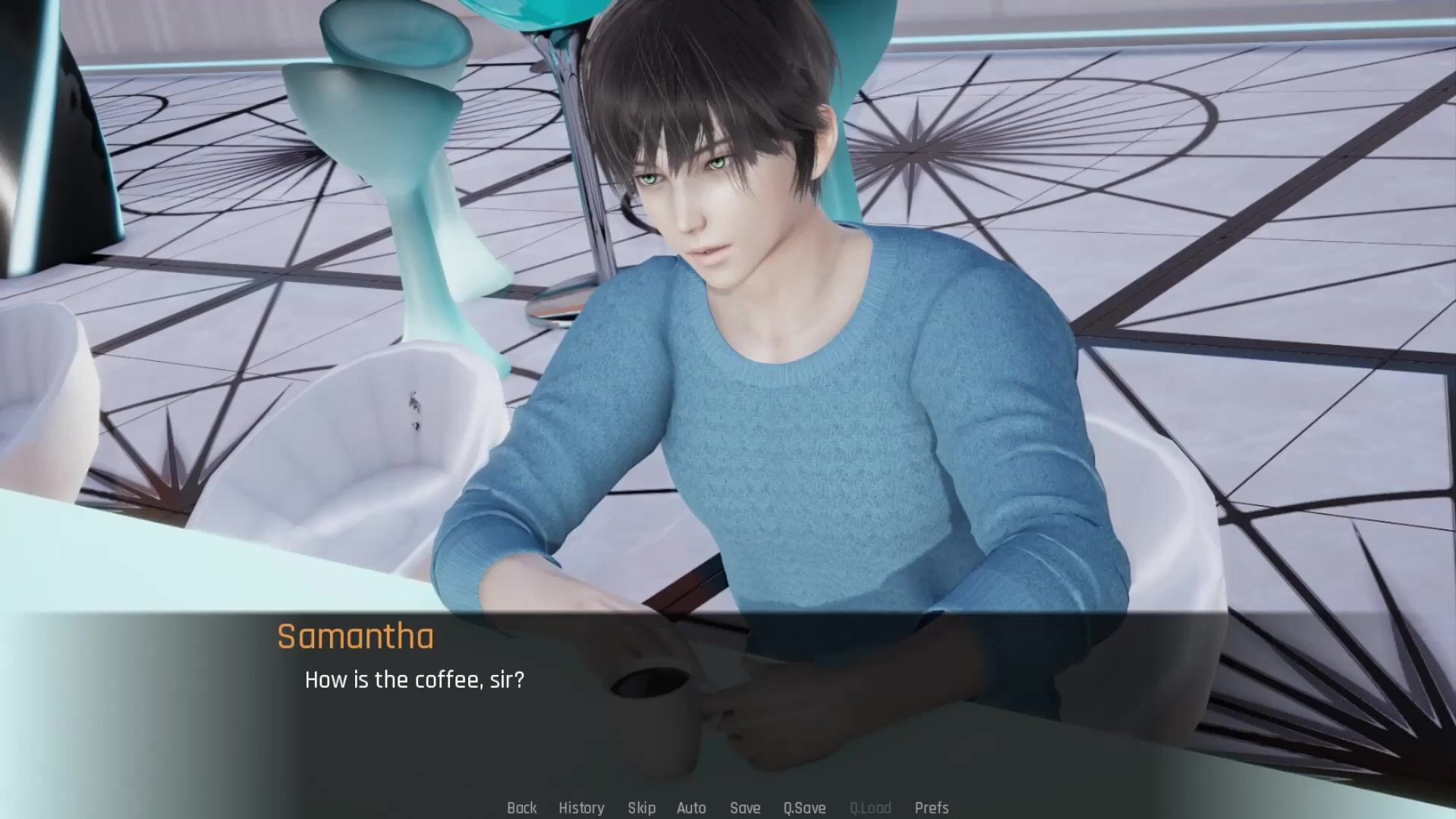1456x819 pixels.
Task: Activate Skip mode for dialogue
Action: (x=641, y=808)
